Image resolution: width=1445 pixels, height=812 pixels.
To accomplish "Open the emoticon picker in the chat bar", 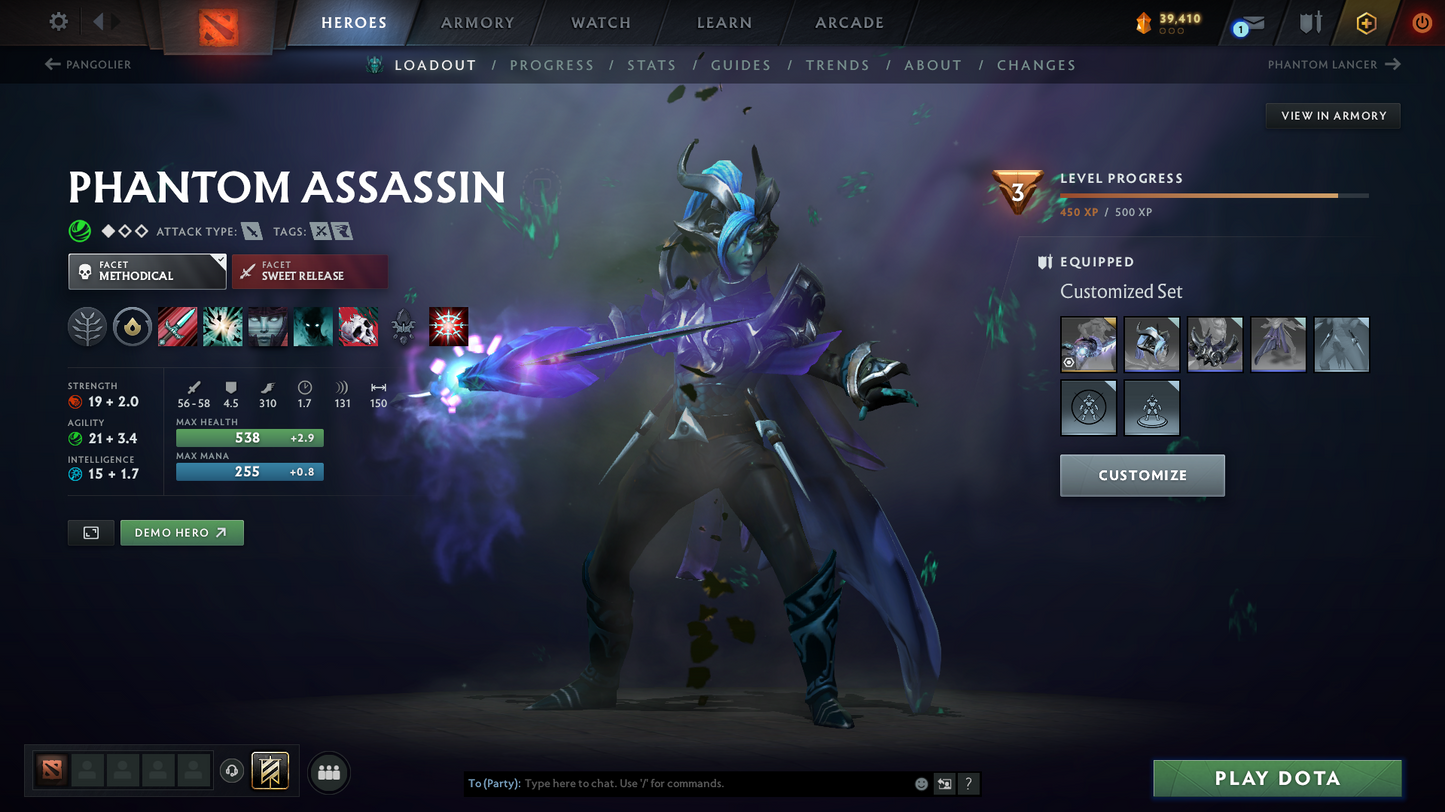I will pyautogui.click(x=920, y=784).
